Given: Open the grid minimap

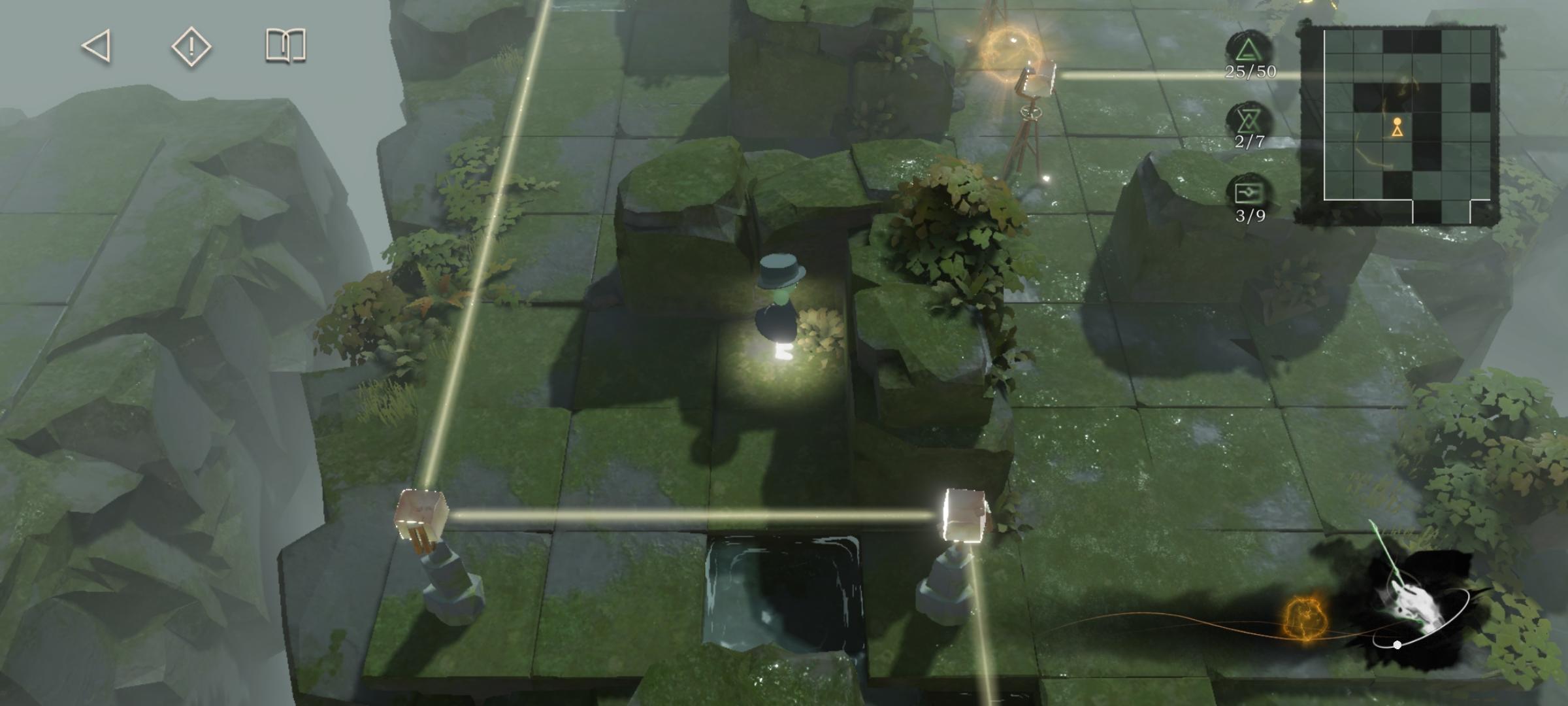Looking at the screenshot, I should click(1399, 124).
